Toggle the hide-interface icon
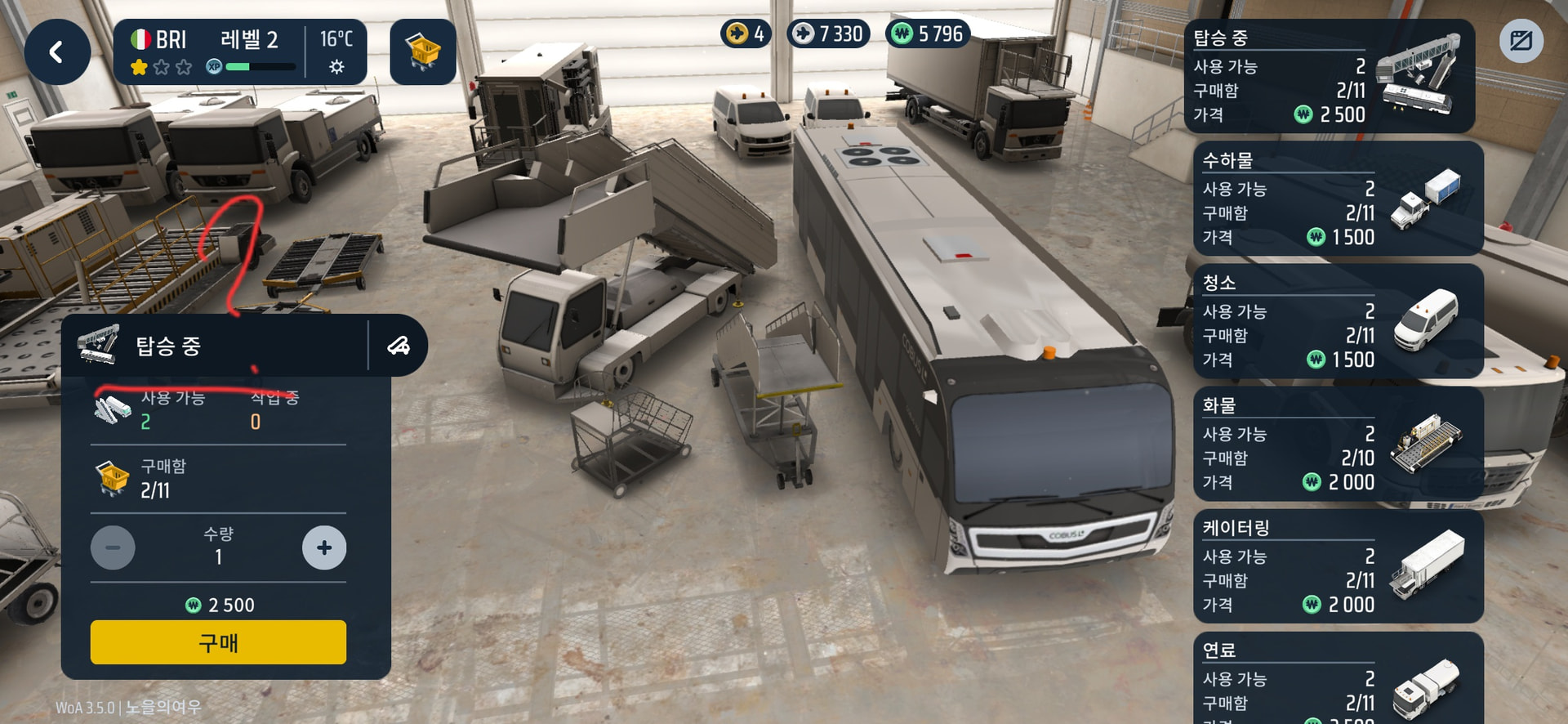 point(1521,41)
